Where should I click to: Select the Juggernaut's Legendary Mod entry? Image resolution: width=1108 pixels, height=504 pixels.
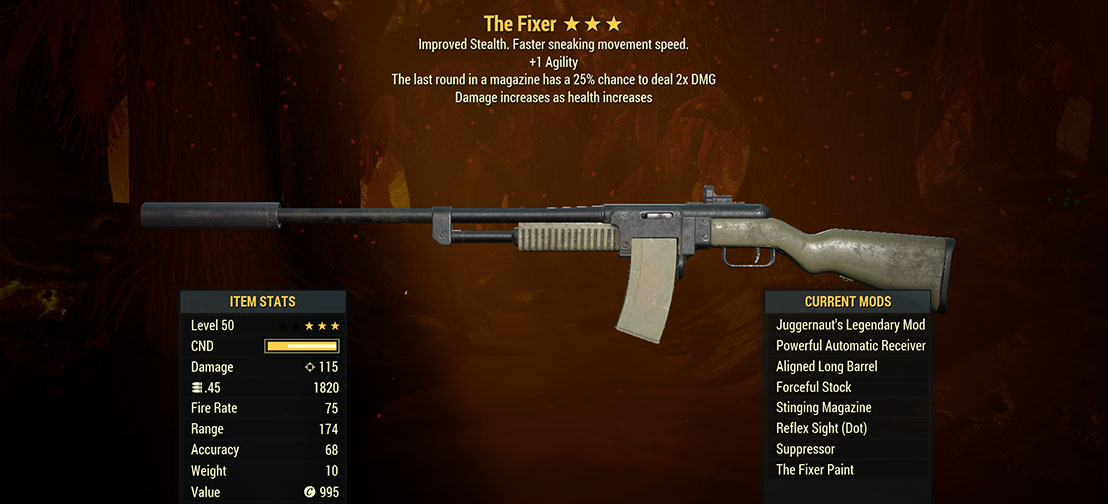(850, 325)
